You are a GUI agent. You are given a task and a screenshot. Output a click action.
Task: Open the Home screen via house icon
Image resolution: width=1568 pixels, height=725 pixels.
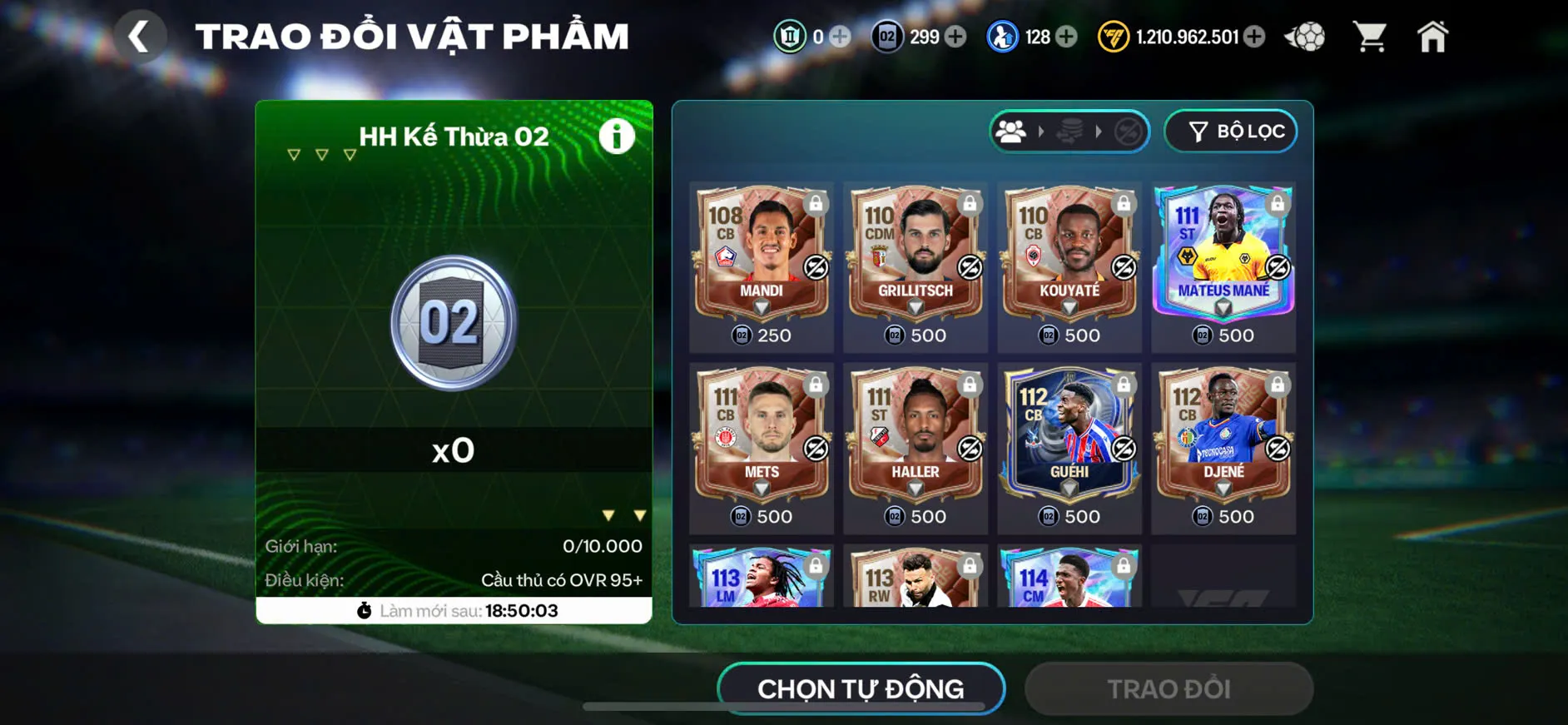[1433, 37]
